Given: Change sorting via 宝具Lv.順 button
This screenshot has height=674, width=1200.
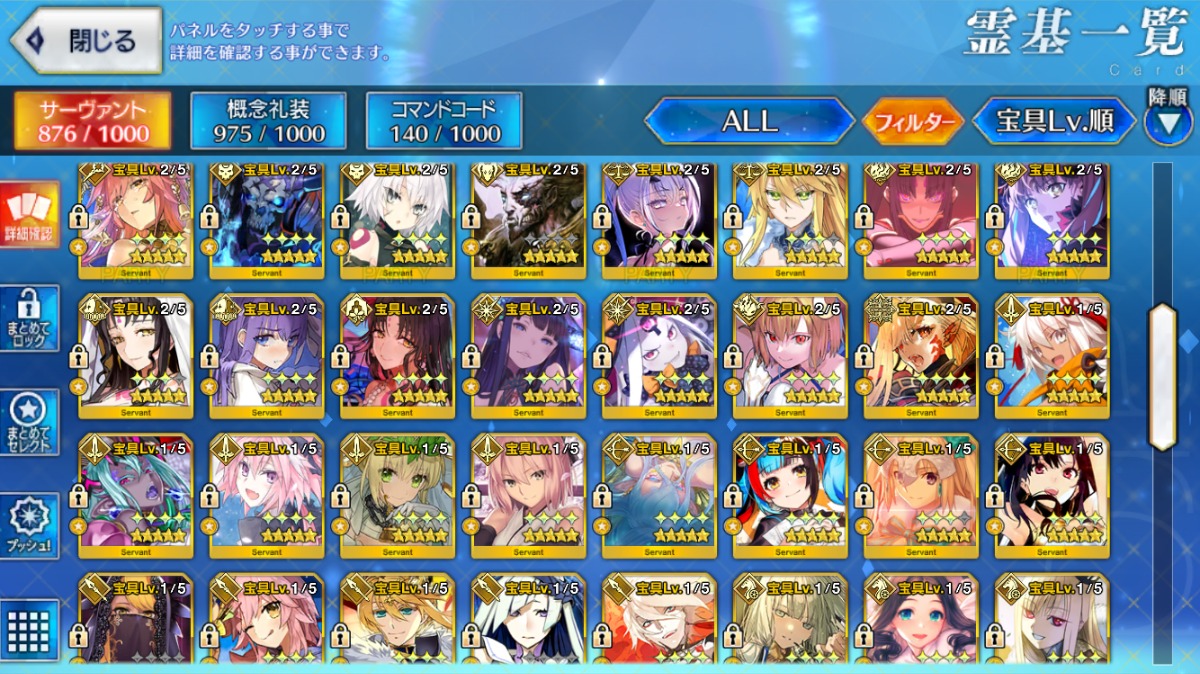Looking at the screenshot, I should pos(1054,122).
